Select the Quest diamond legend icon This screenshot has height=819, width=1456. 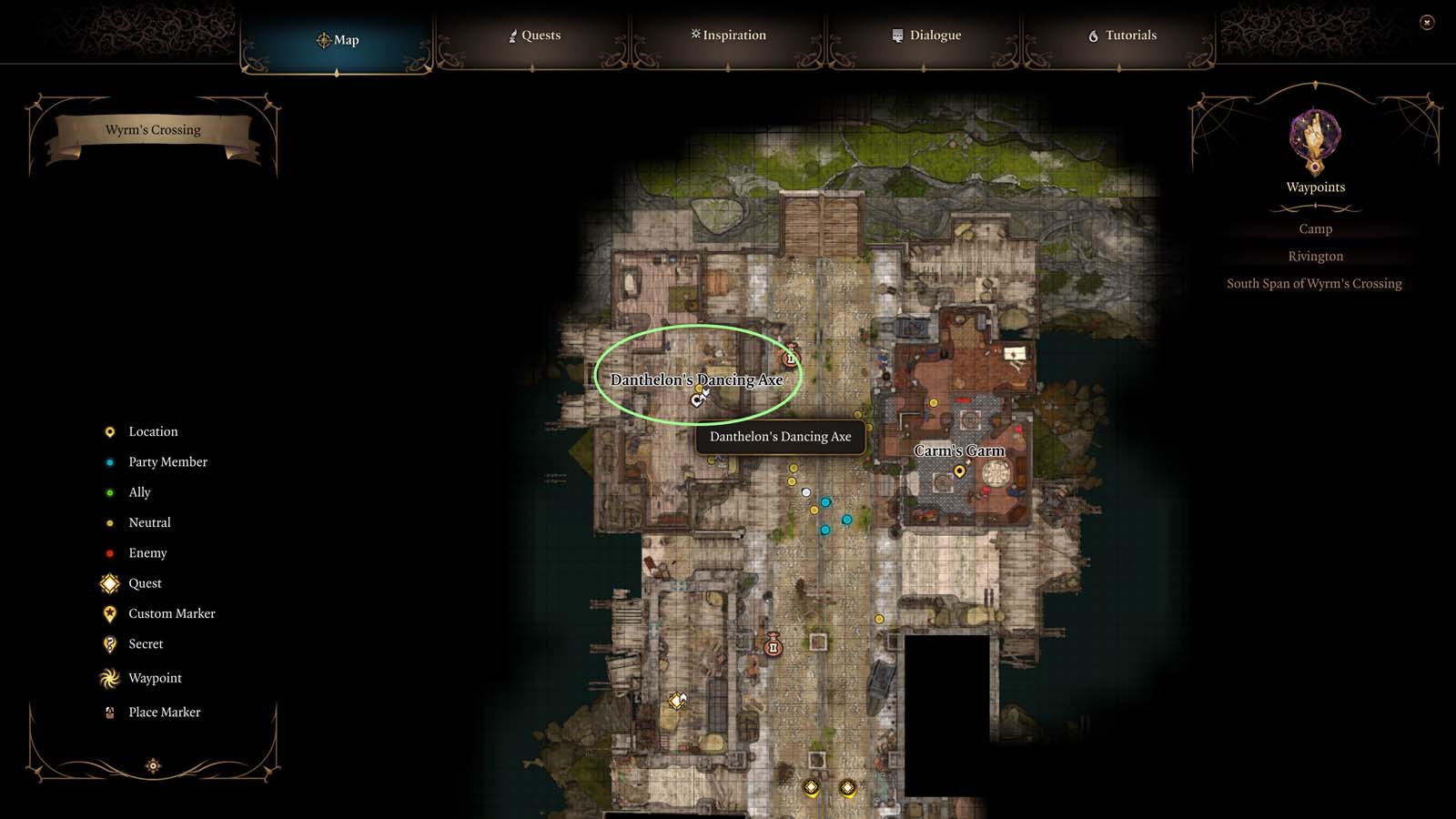(x=109, y=583)
